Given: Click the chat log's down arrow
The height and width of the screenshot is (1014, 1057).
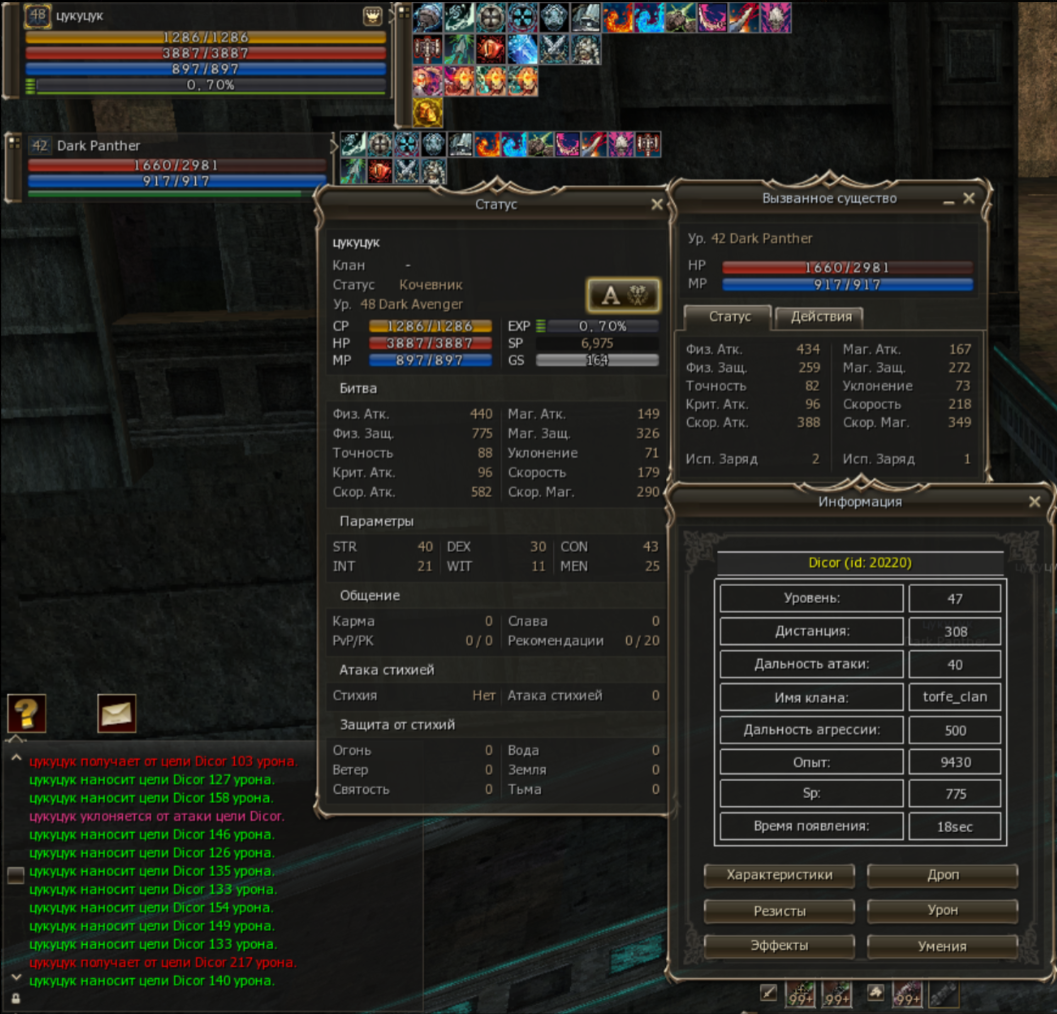Looking at the screenshot, I should tap(15, 977).
